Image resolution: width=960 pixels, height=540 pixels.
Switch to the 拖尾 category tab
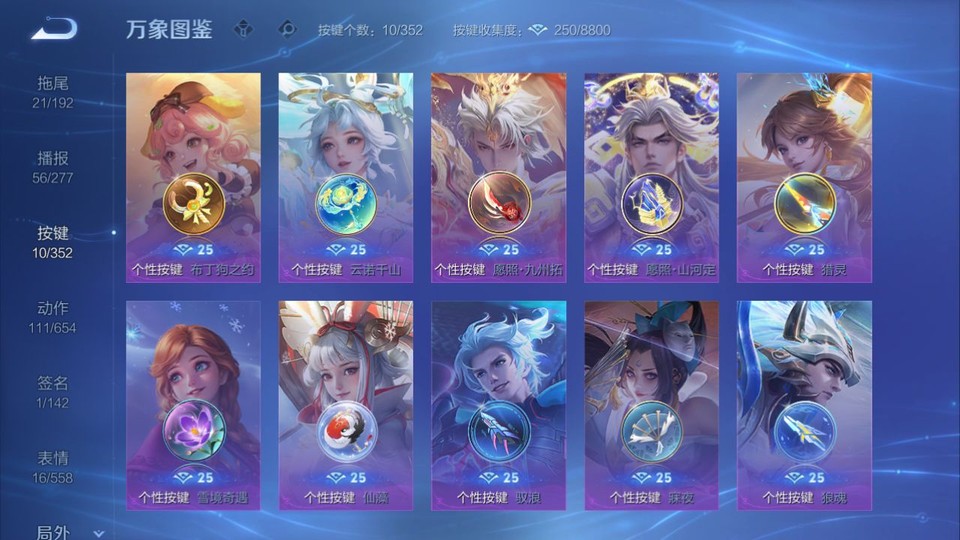tap(53, 91)
